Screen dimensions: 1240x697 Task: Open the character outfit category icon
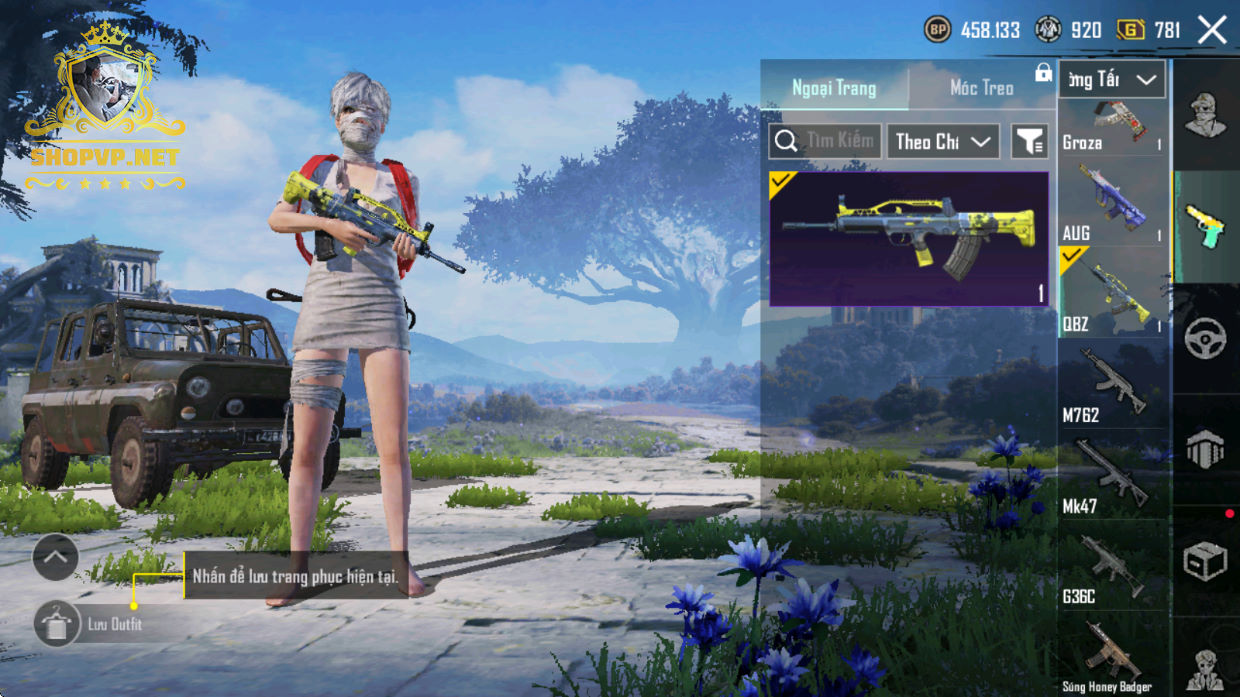click(1205, 115)
